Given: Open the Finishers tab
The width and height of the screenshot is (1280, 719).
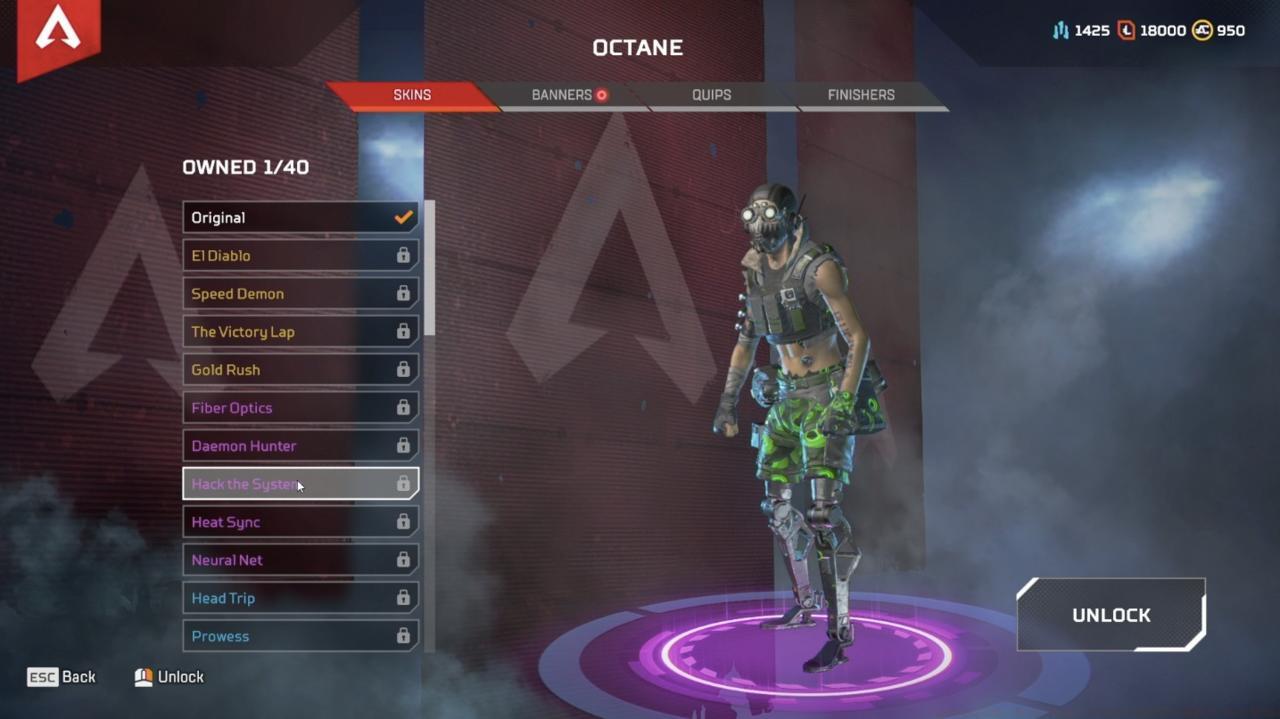Looking at the screenshot, I should tap(860, 95).
